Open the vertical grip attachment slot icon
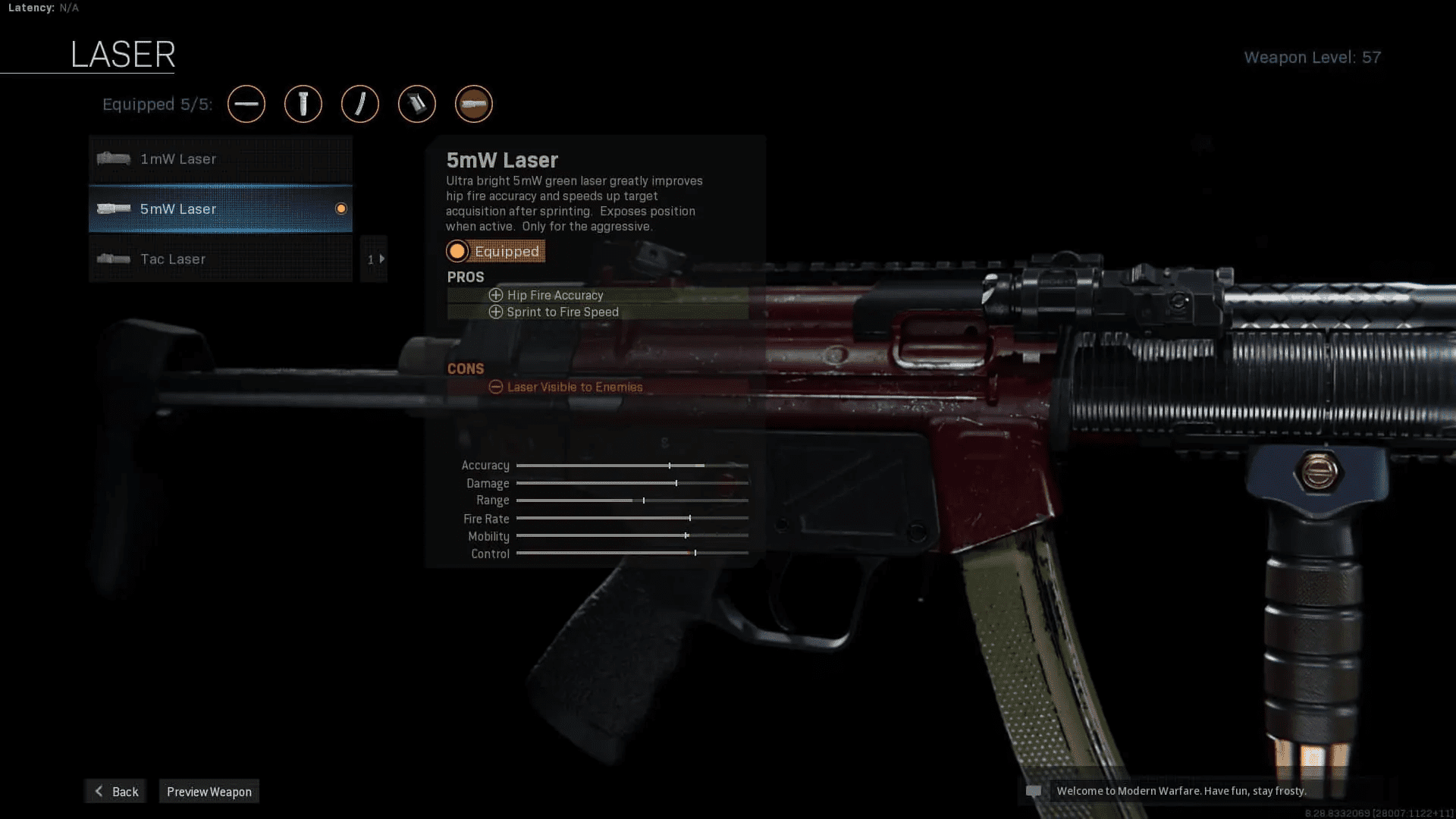This screenshot has height=819, width=1456. click(303, 104)
